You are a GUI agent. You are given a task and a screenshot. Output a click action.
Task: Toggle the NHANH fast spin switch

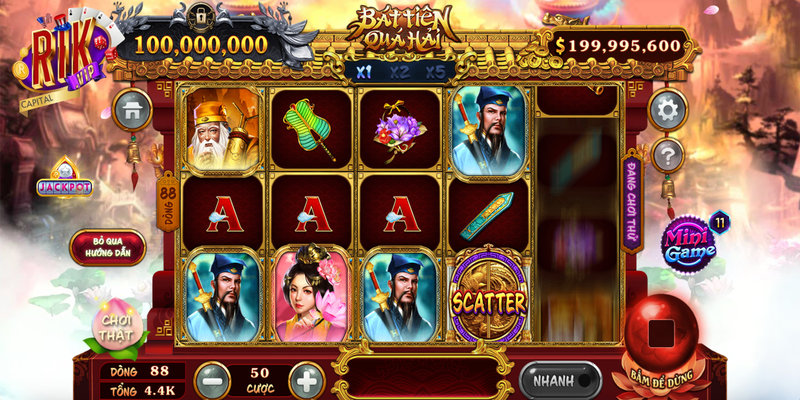pos(560,380)
